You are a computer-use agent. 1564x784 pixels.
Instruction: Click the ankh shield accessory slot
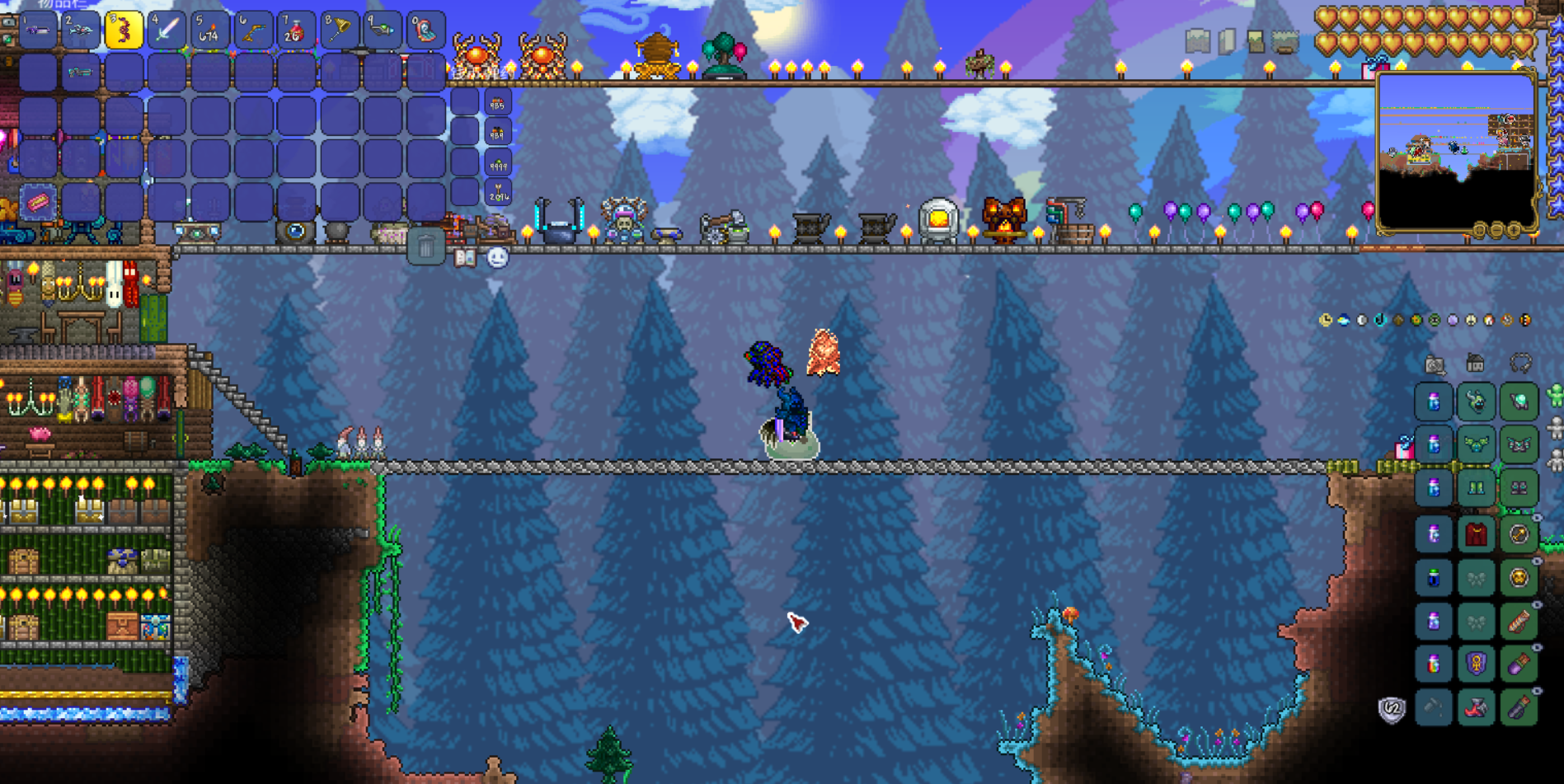[1476, 664]
